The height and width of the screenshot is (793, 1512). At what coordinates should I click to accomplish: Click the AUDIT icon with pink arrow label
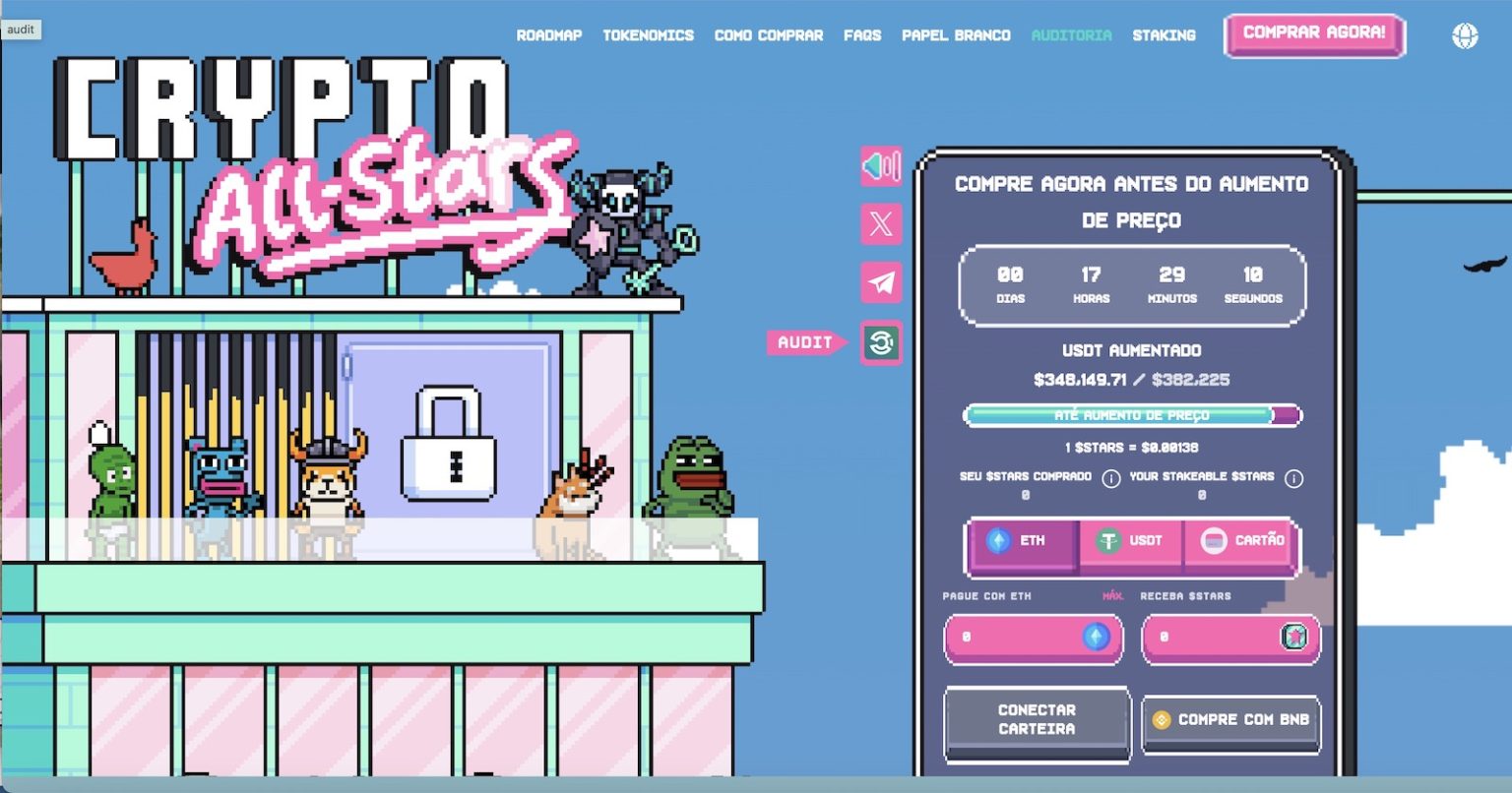881,343
